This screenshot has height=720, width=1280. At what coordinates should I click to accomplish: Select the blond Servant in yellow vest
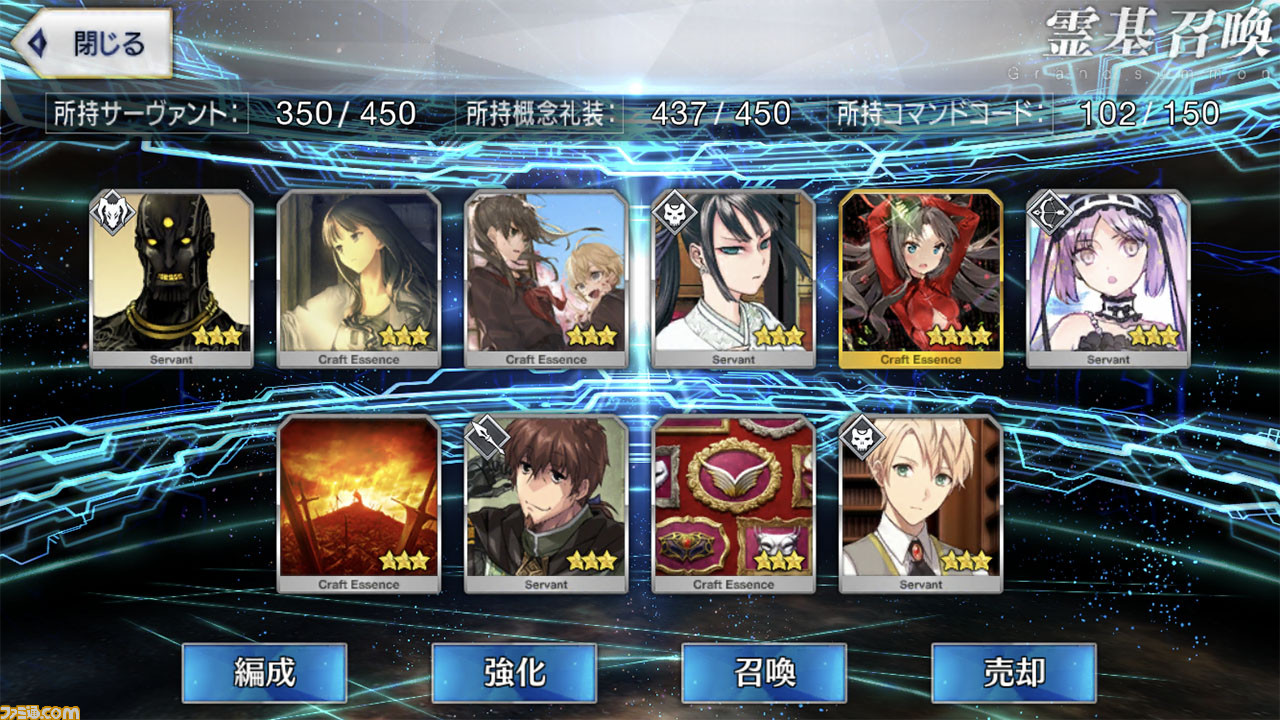click(921, 504)
